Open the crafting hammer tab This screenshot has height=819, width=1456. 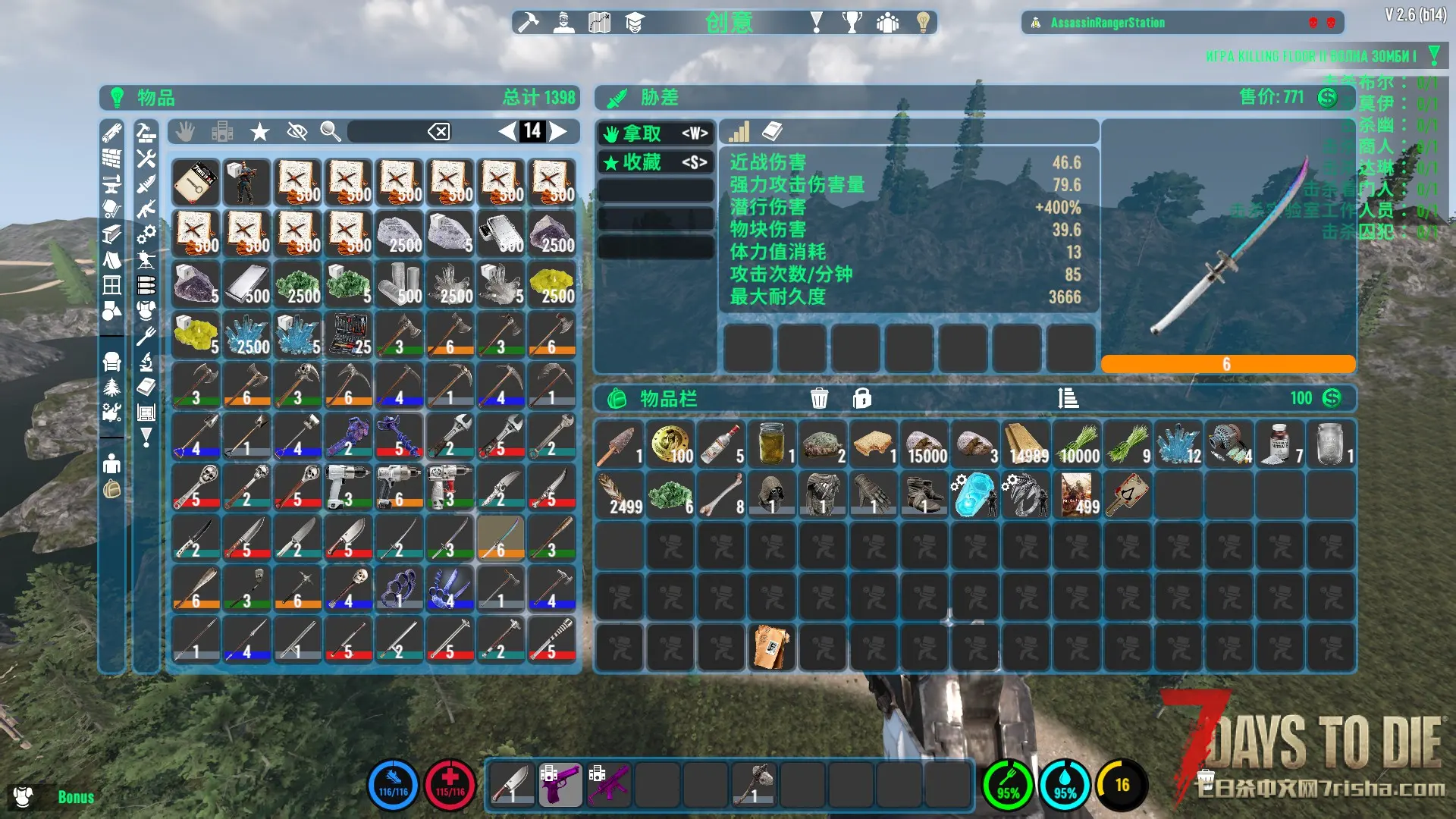click(528, 23)
